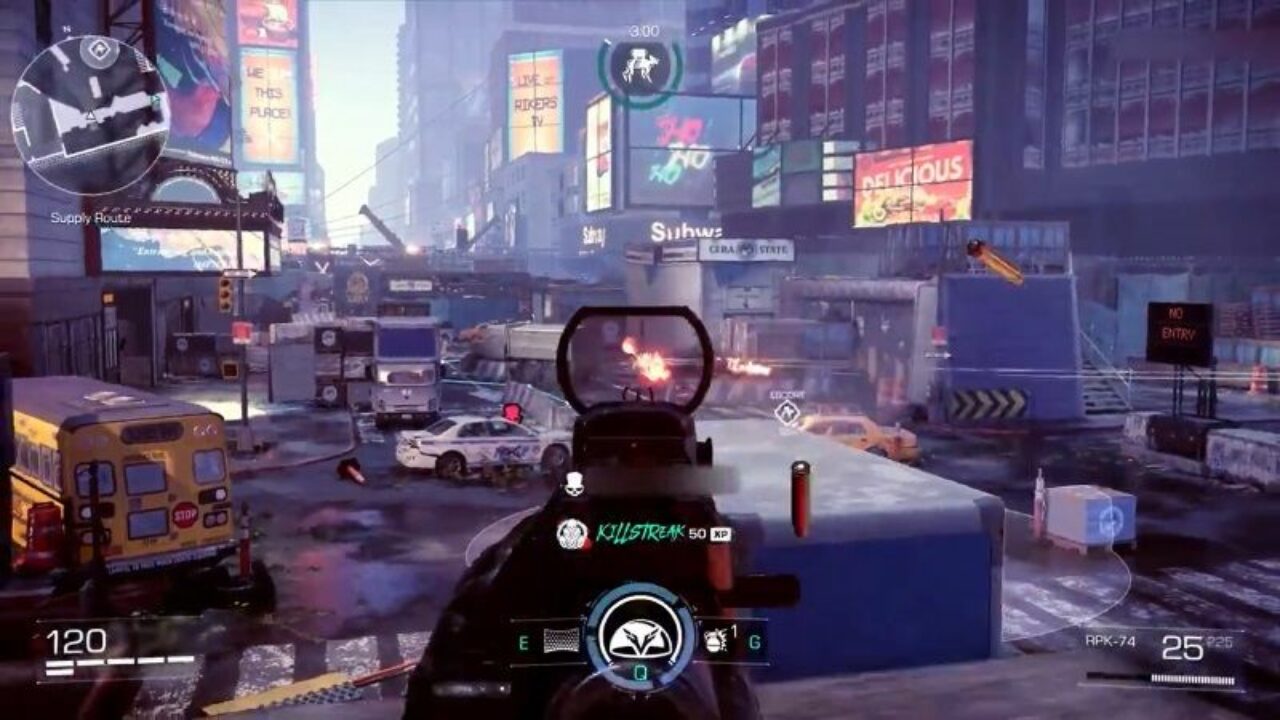1280x720 pixels.
Task: Click the Killstreak medal badge
Action: pyautogui.click(x=572, y=533)
